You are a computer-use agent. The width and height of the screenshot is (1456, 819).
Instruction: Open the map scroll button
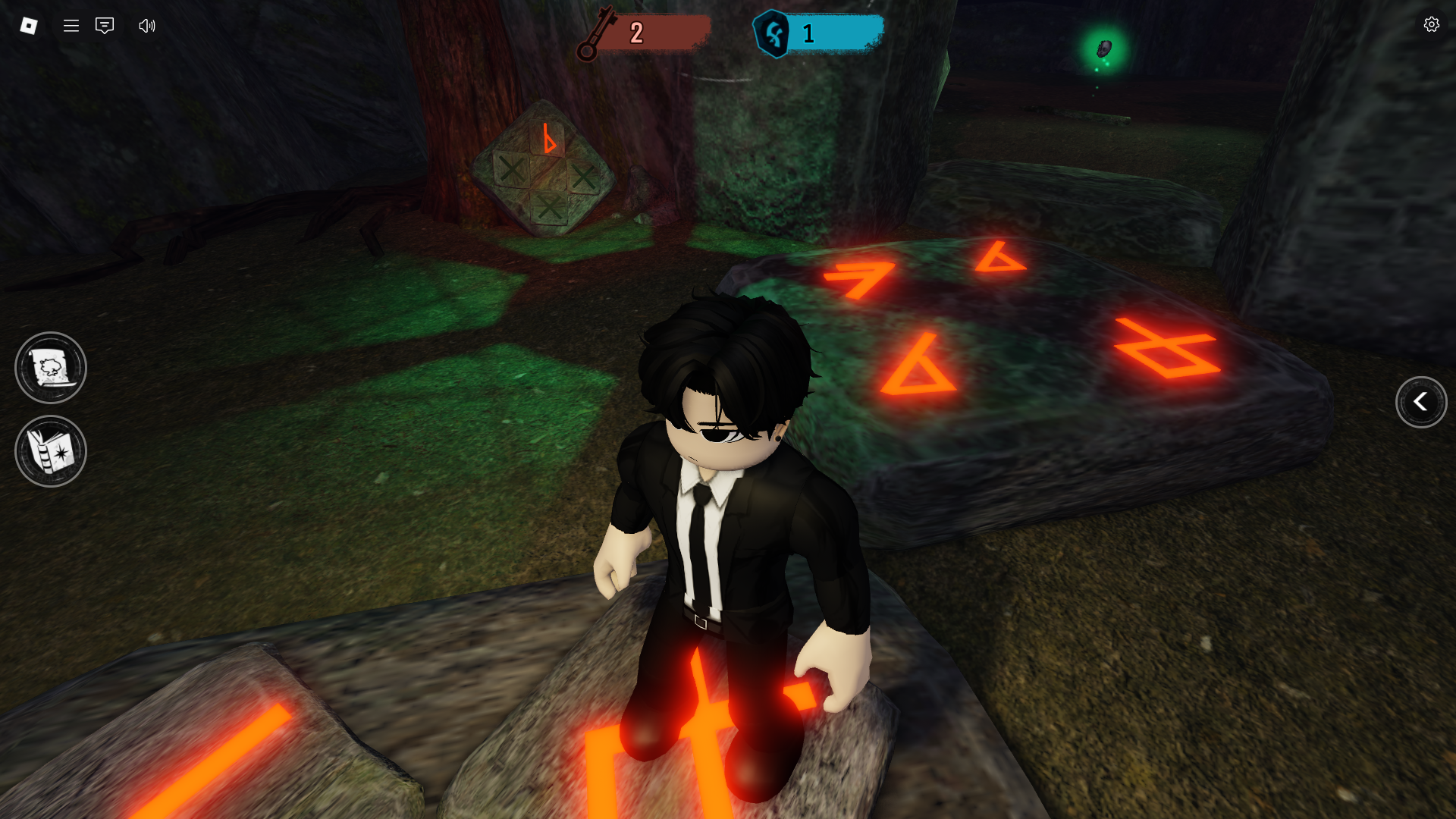[51, 368]
